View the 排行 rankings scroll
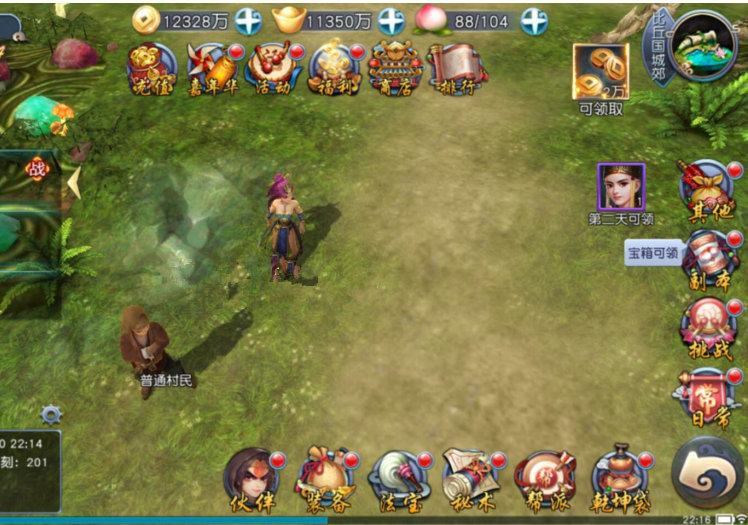 point(455,68)
